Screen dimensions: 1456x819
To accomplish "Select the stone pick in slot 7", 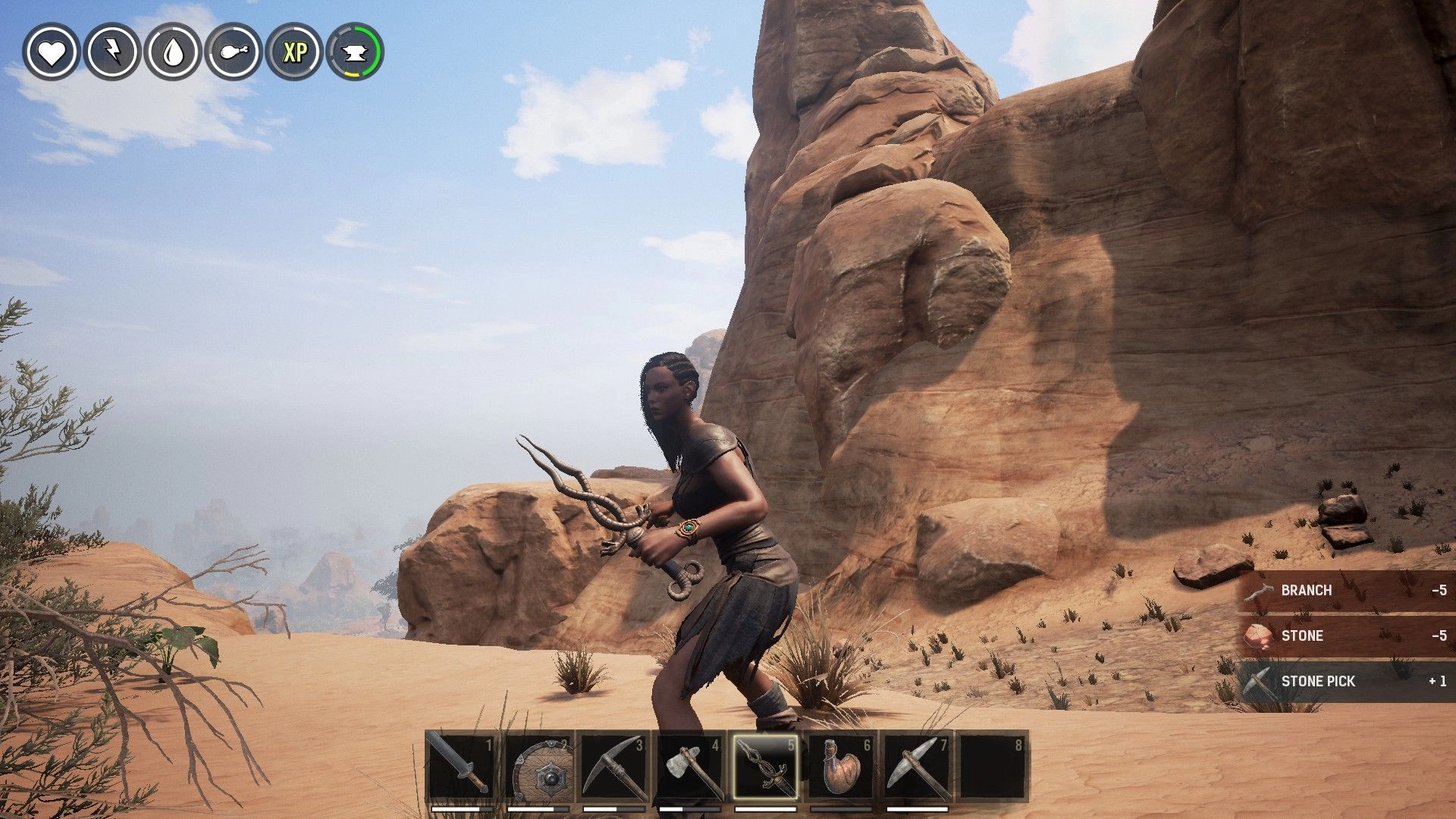I will pos(917,766).
